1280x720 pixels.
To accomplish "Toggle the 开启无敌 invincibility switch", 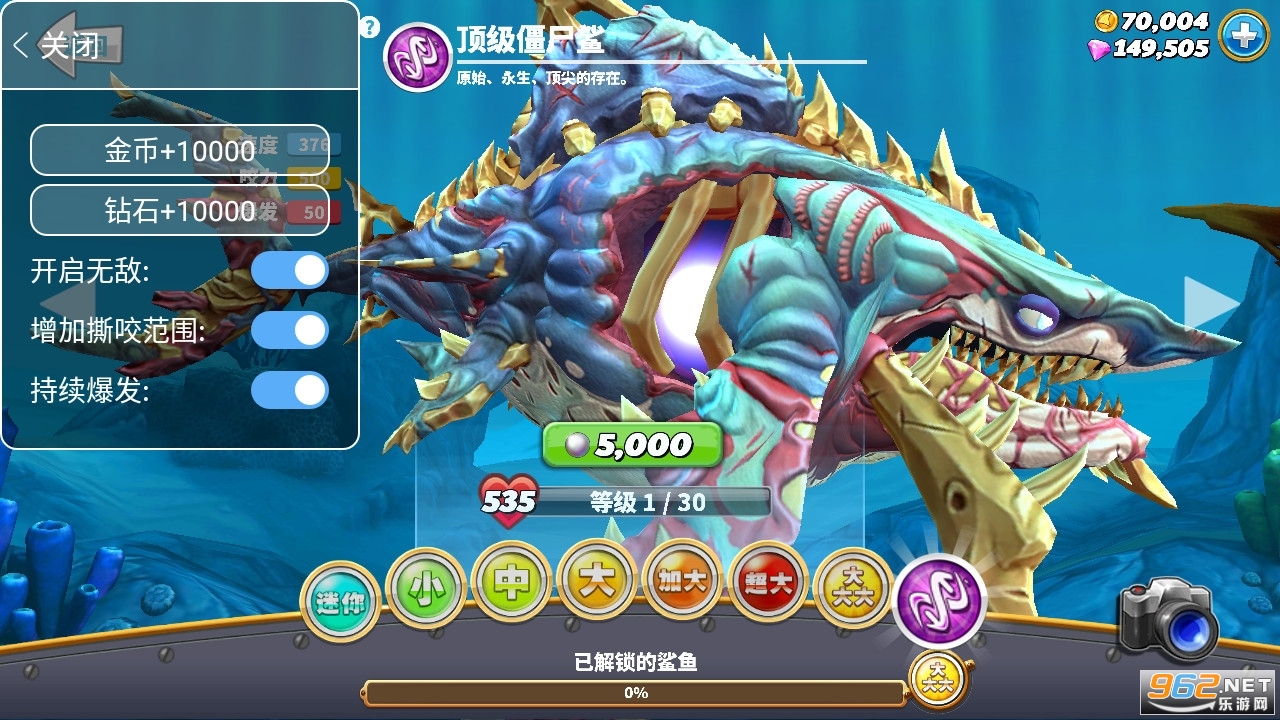I will [x=289, y=270].
